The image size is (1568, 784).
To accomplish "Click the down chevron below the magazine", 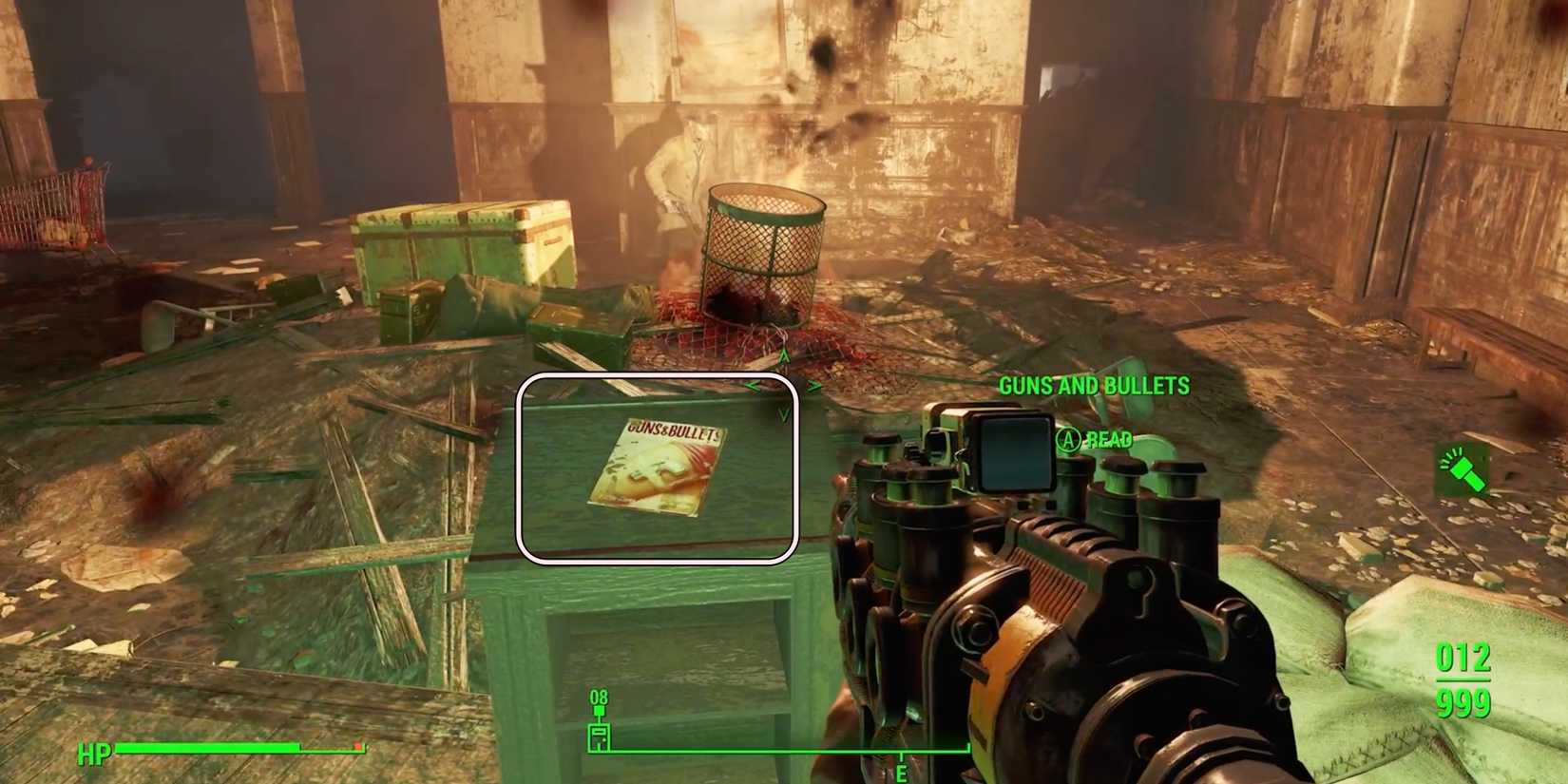I will click(782, 413).
